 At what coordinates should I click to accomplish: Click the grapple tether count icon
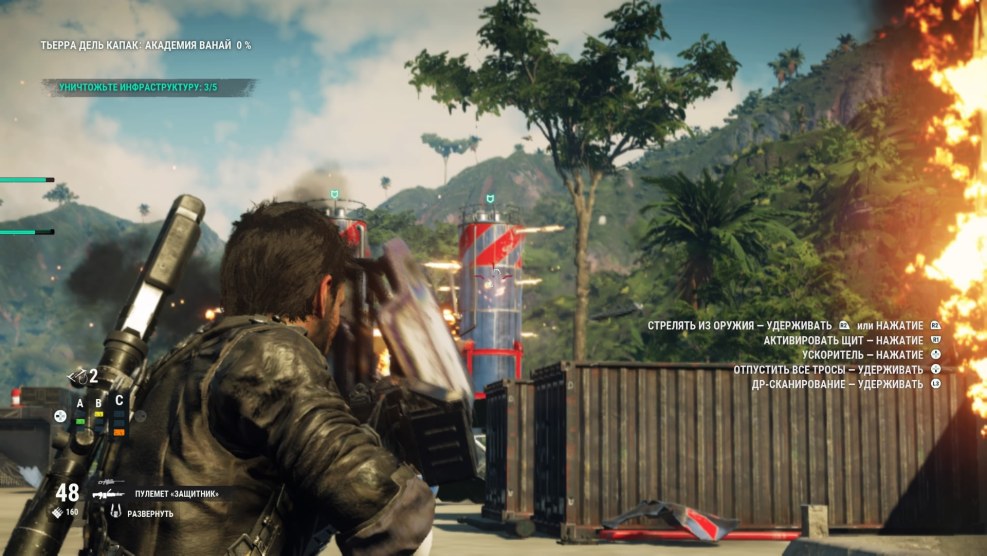pyautogui.click(x=78, y=376)
